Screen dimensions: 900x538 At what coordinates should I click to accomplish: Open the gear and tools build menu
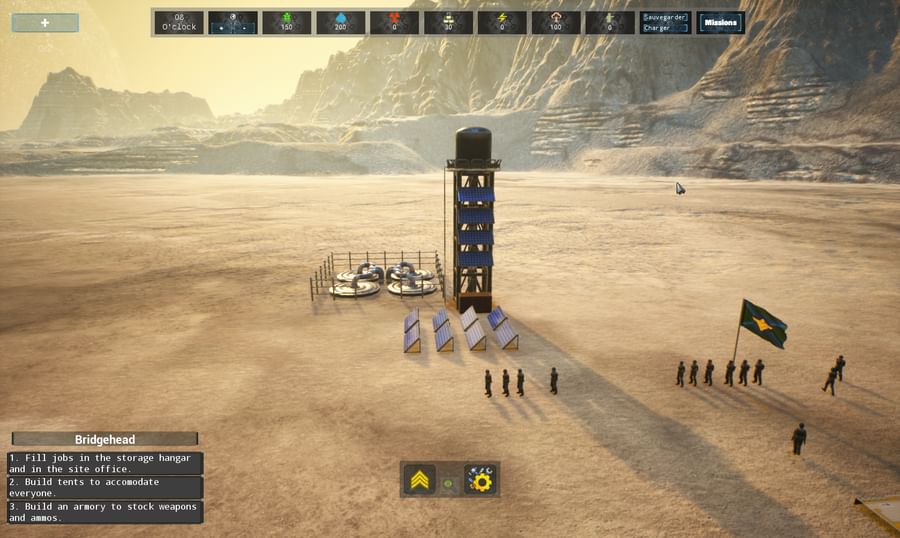click(x=481, y=481)
